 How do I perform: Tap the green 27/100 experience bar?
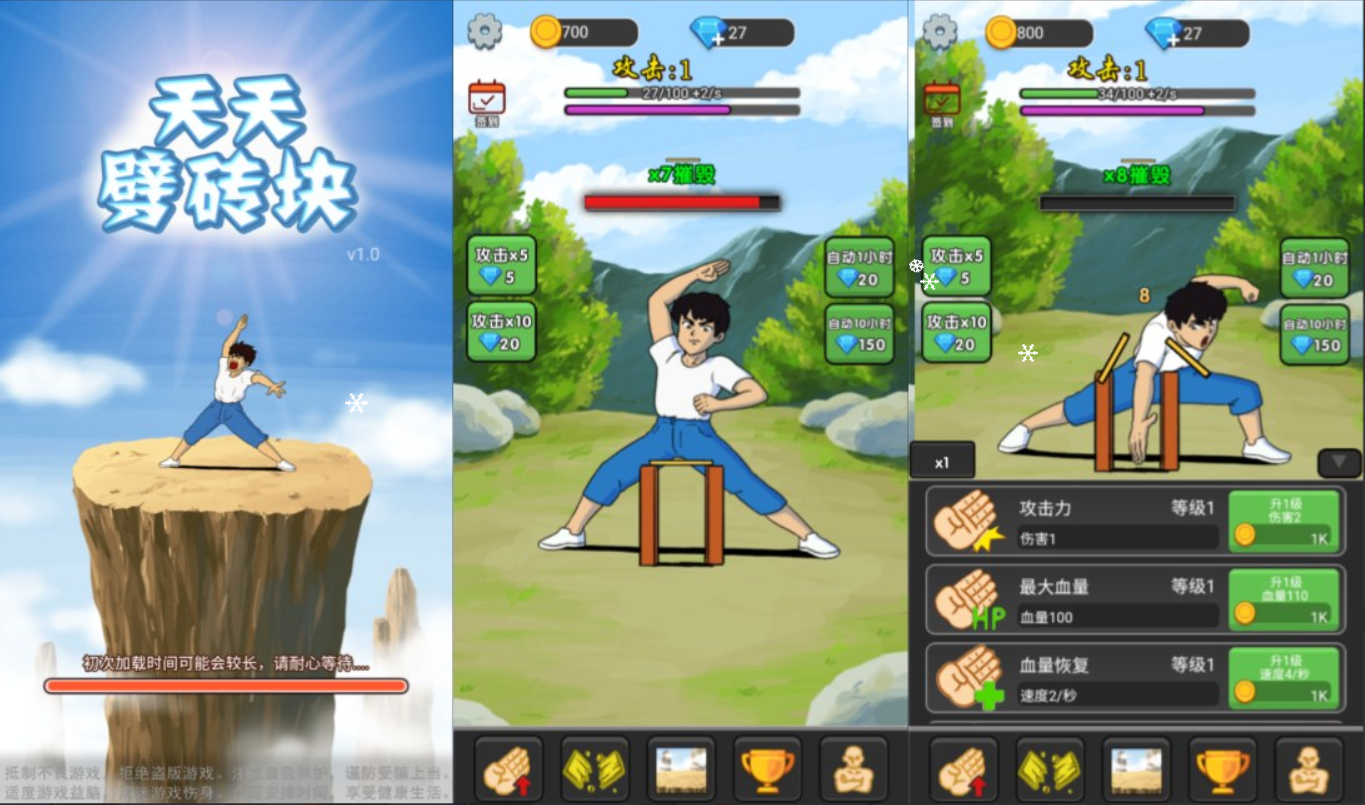681,94
